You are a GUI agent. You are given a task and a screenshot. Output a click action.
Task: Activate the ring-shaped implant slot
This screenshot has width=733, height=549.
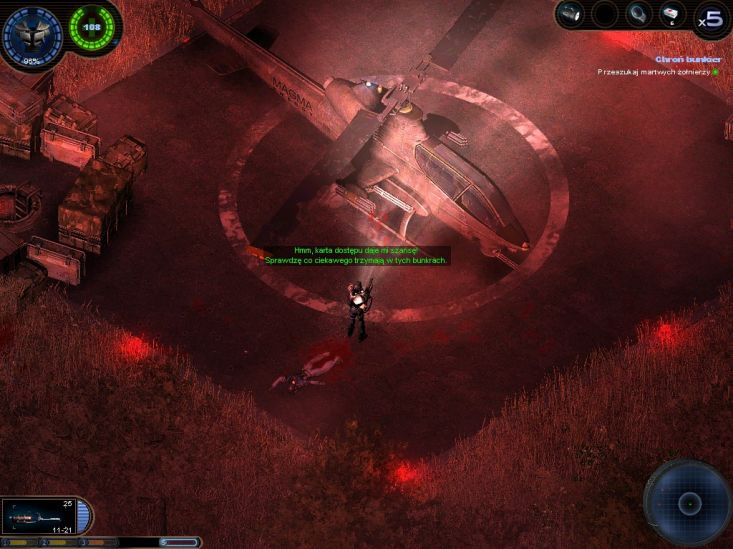click(x=638, y=14)
